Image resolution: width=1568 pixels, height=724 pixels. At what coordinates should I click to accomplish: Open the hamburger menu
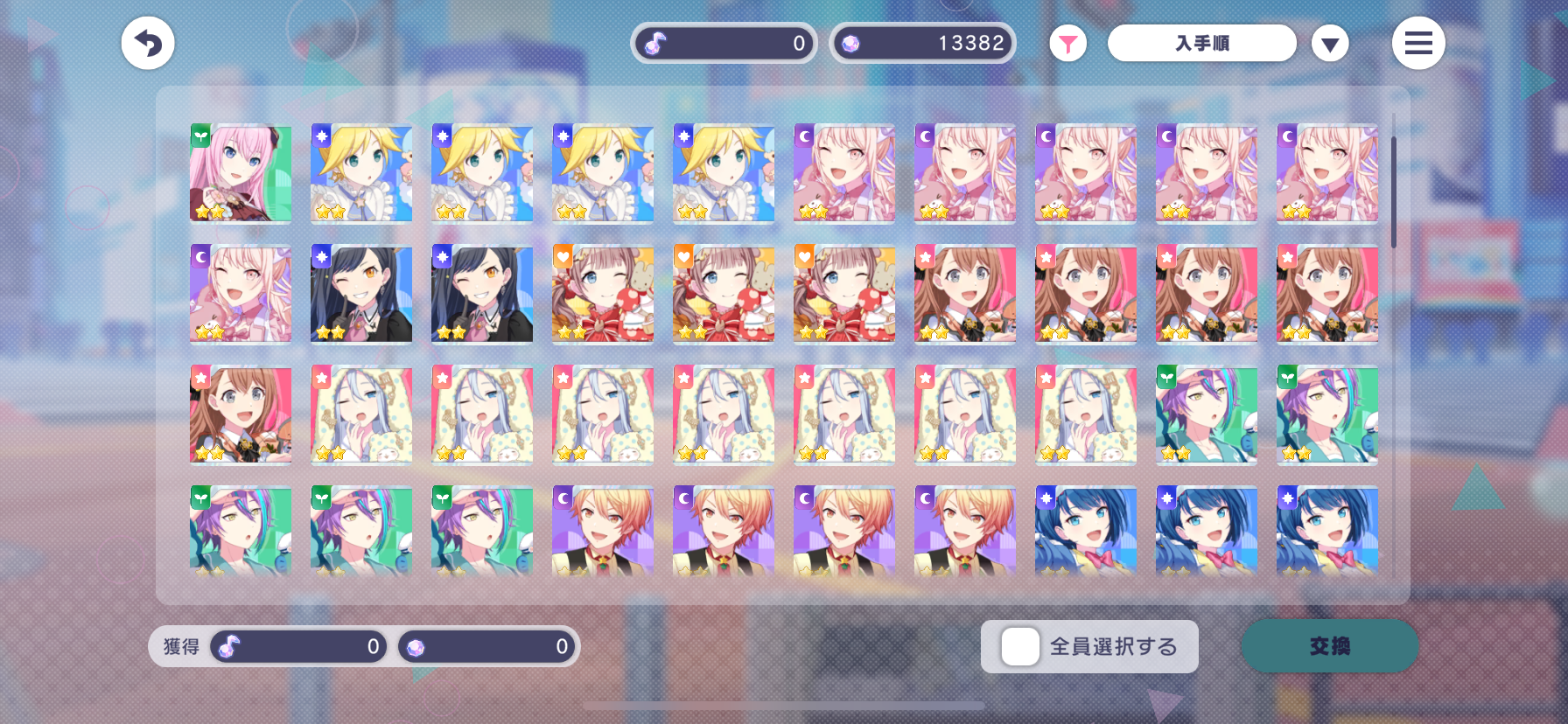pyautogui.click(x=1417, y=43)
